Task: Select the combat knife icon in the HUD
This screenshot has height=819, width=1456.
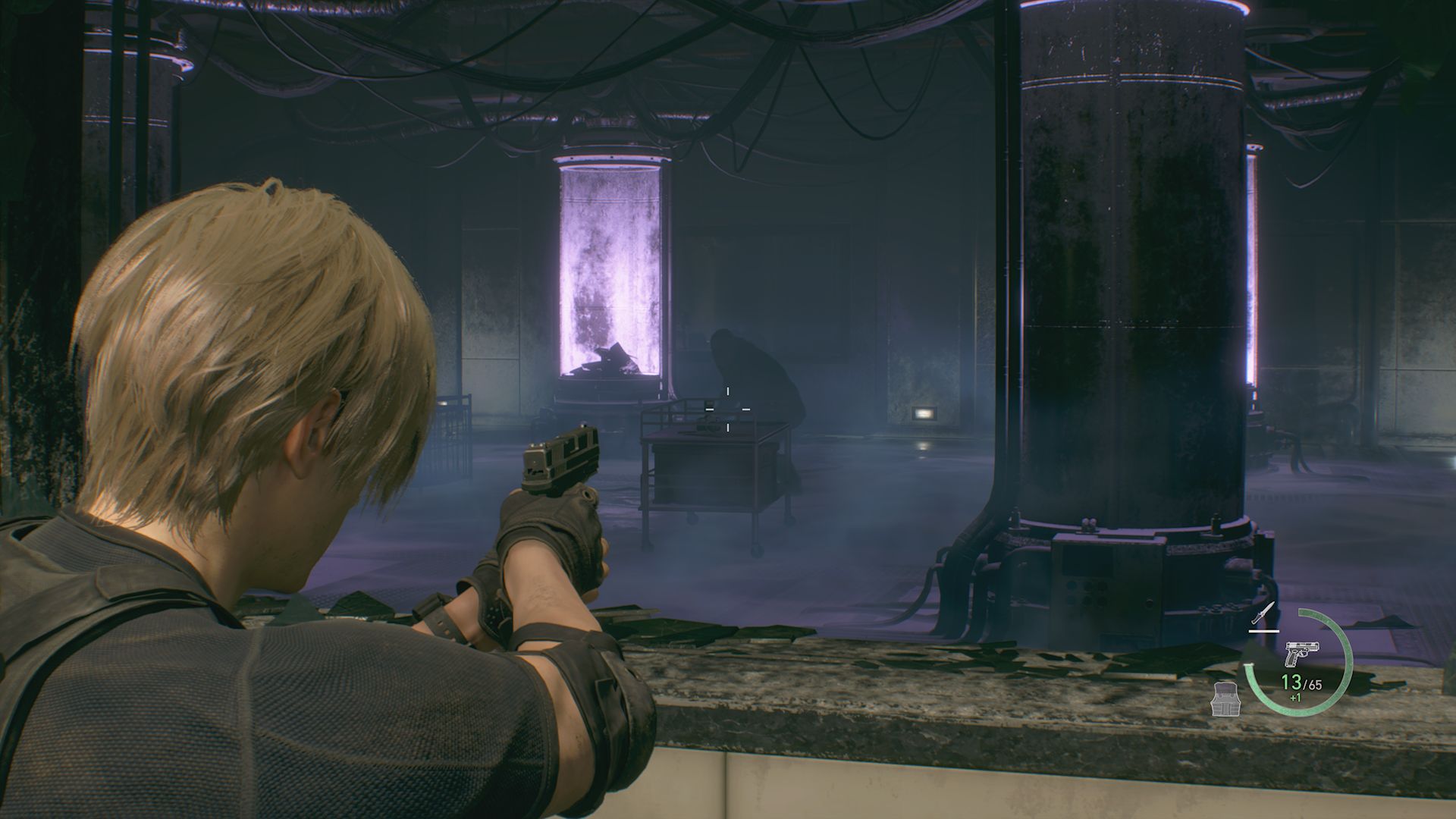Action: pos(1261,613)
